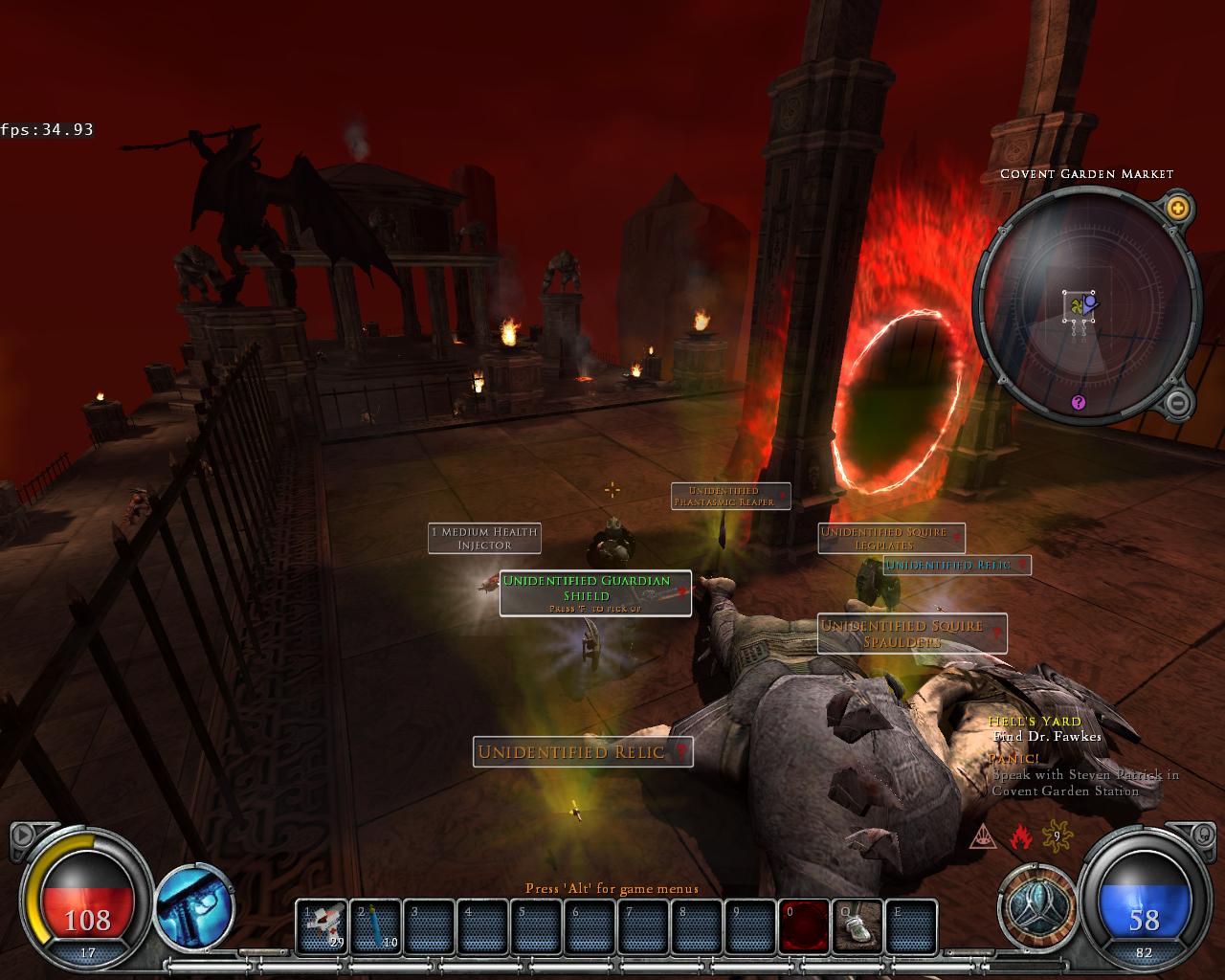This screenshot has height=980, width=1225.
Task: Click the purple question mark on the minimap
Action: 1079,403
